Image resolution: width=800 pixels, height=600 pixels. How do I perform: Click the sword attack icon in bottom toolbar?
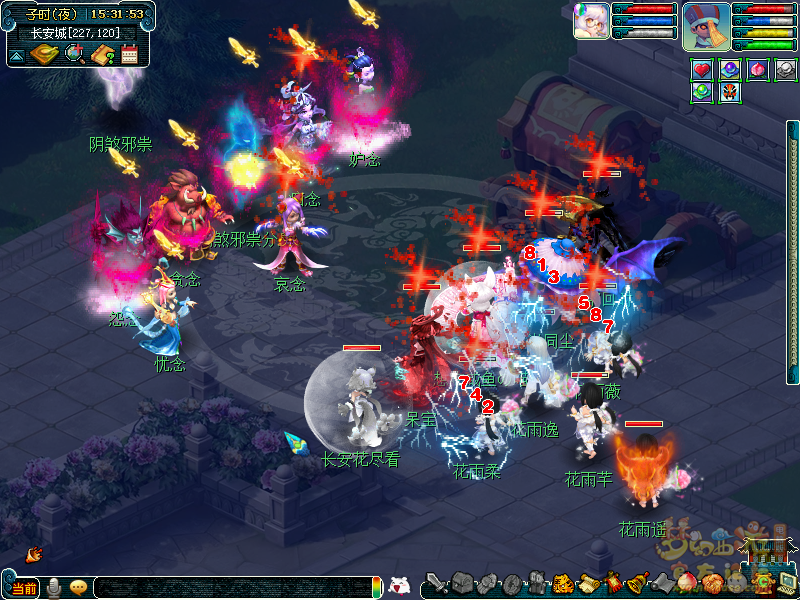coord(436,584)
